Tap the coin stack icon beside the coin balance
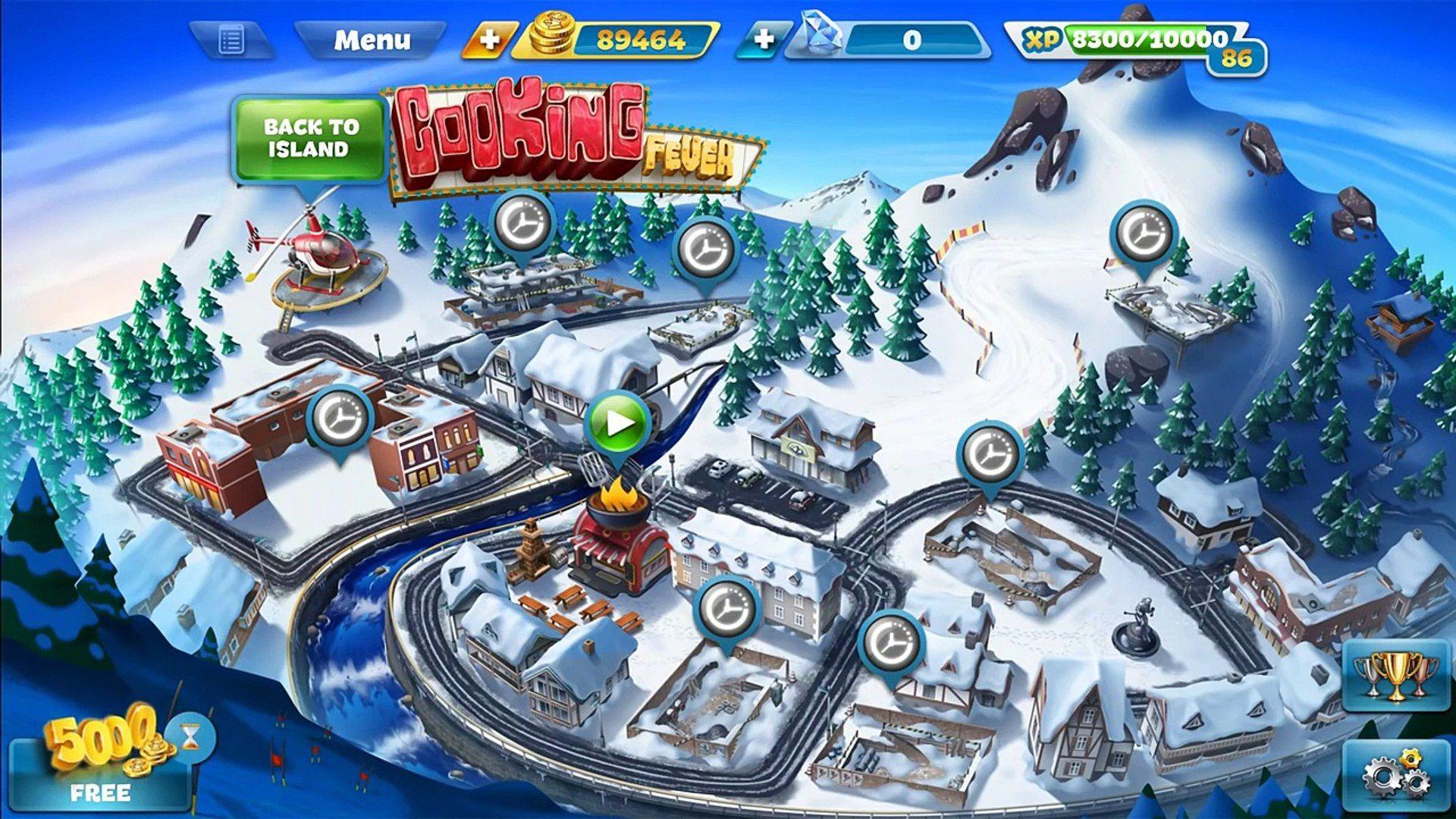 554,36
